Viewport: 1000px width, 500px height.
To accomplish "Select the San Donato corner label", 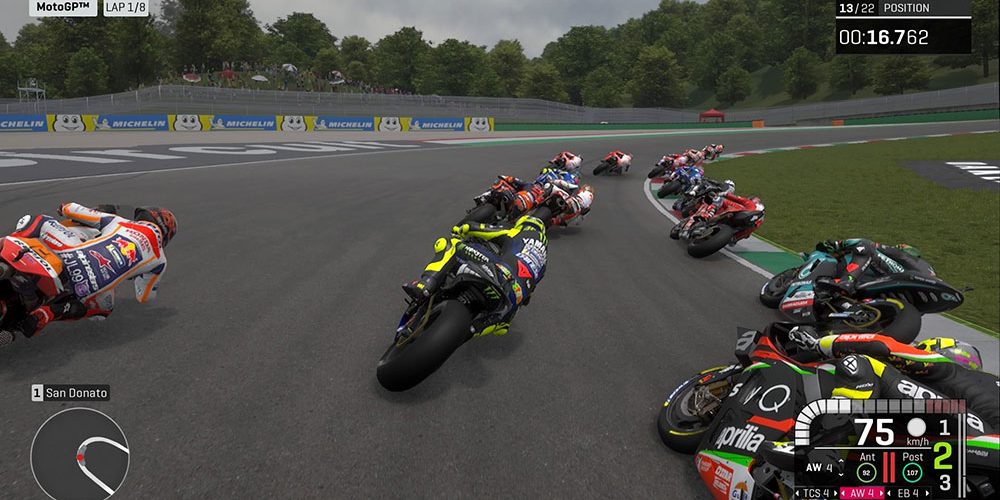I will coord(70,393).
